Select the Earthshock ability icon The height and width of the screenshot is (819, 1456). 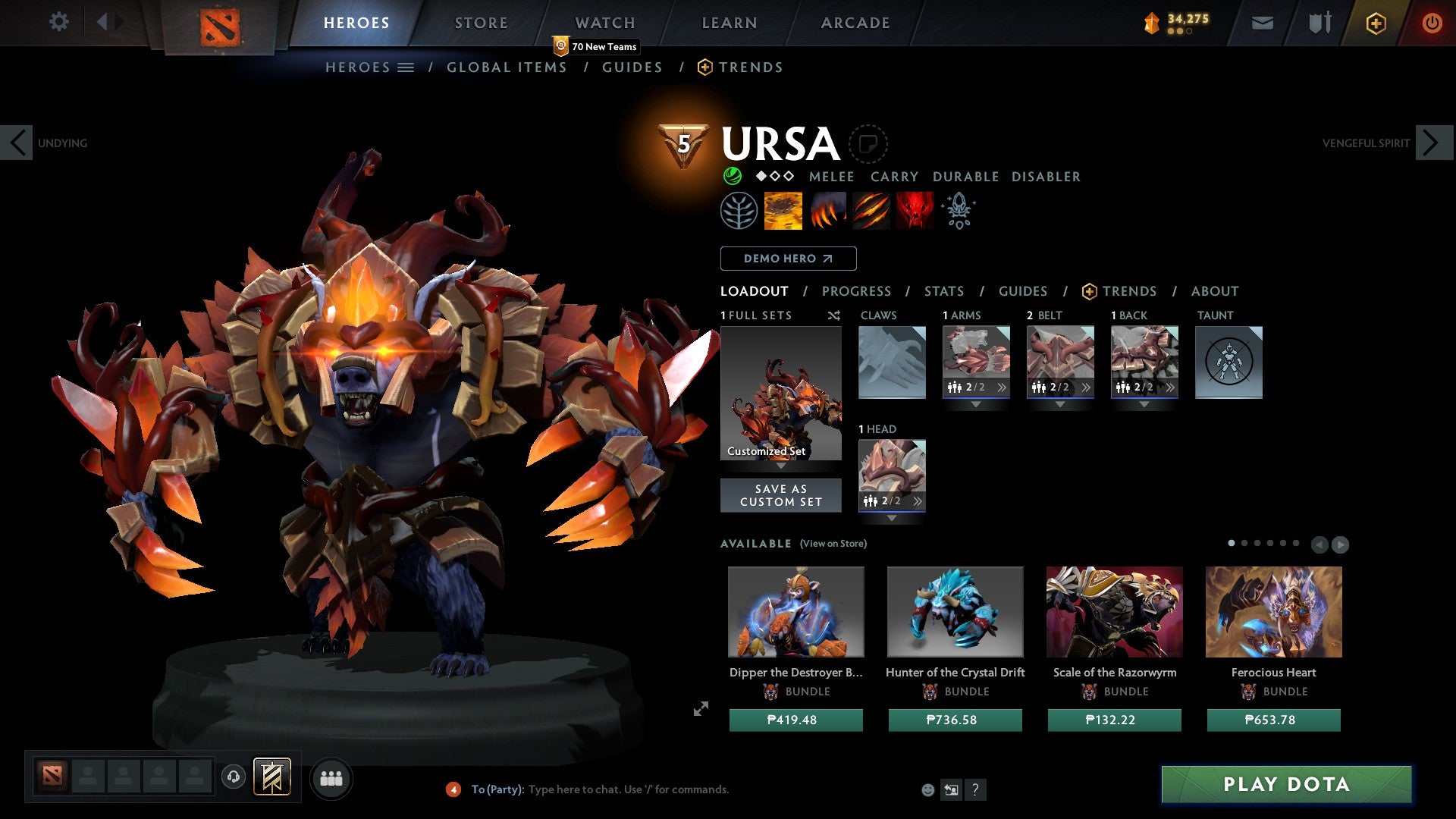[x=783, y=211]
